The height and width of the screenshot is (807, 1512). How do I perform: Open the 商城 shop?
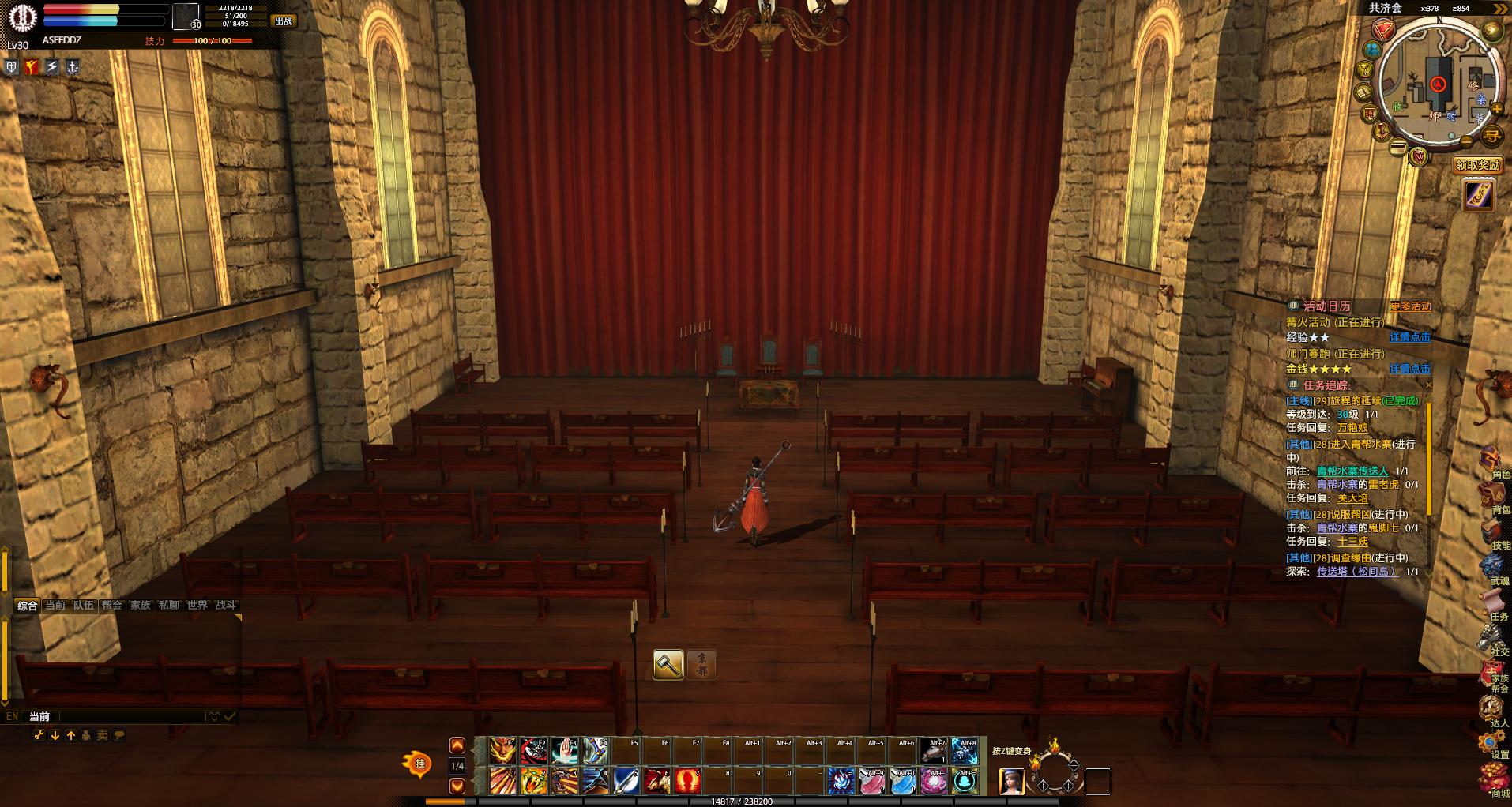coord(1493,780)
